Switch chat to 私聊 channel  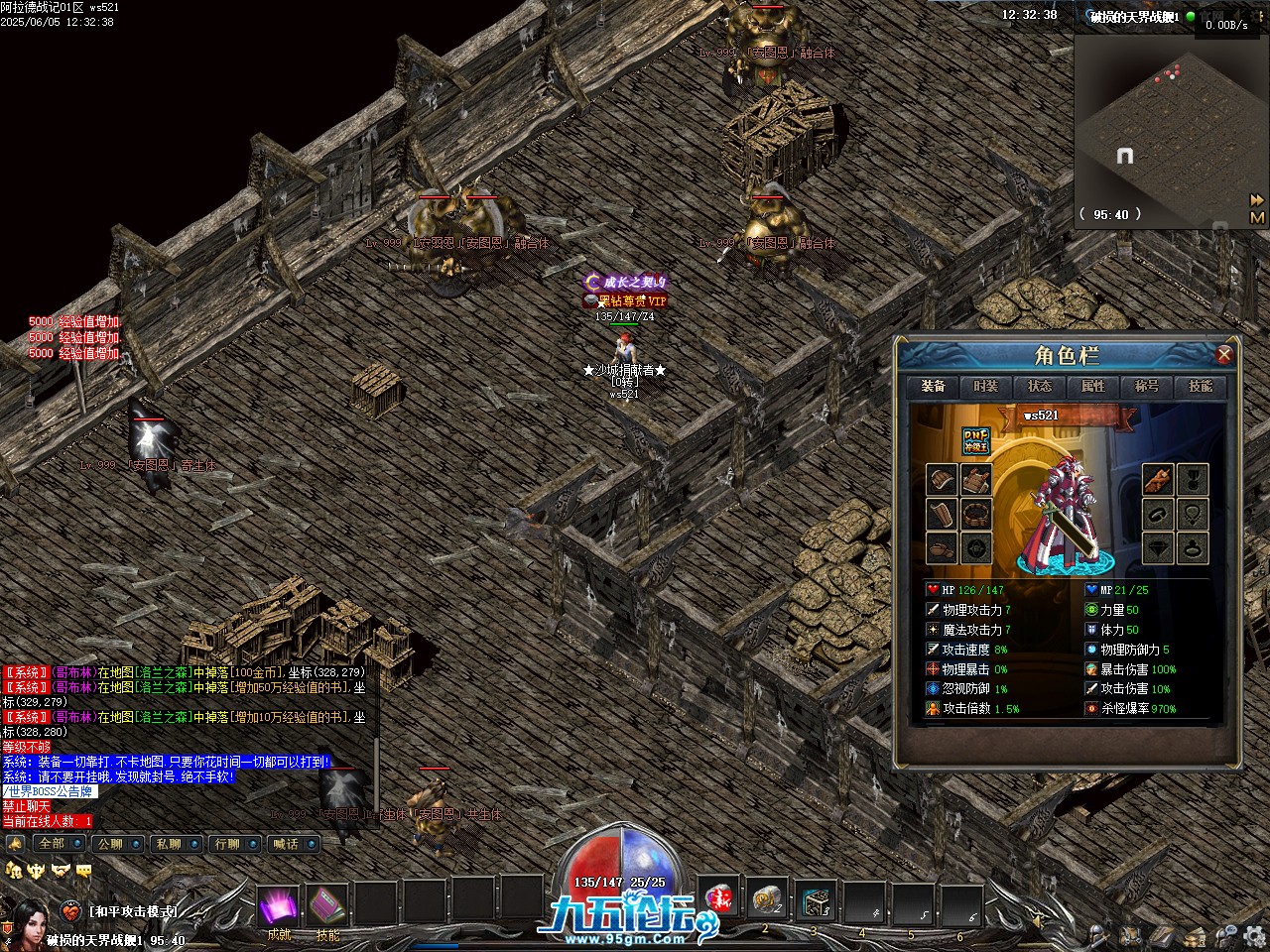pos(169,844)
